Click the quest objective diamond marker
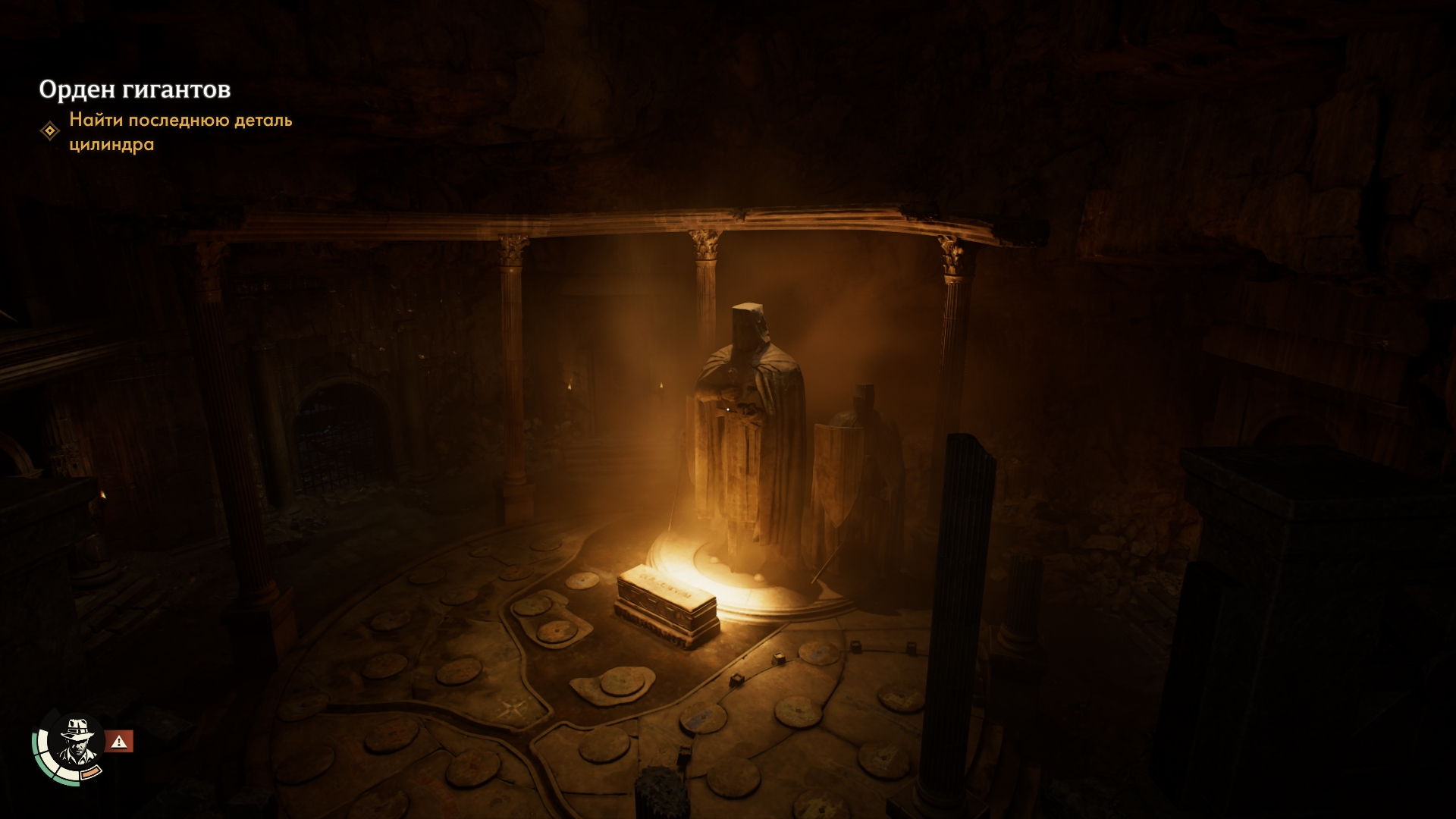1456x819 pixels. (50, 131)
